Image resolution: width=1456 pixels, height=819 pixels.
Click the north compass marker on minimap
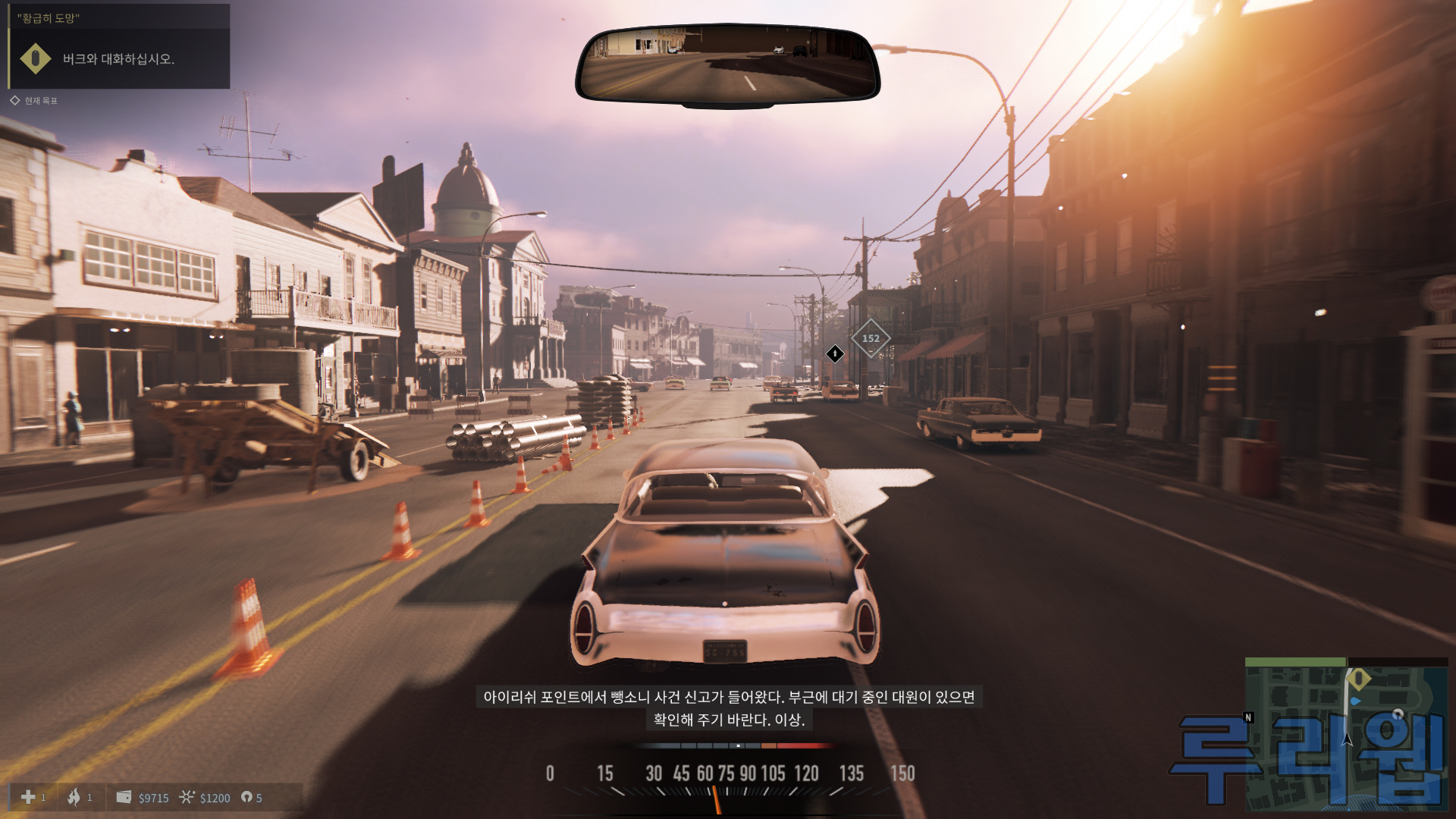click(1248, 717)
